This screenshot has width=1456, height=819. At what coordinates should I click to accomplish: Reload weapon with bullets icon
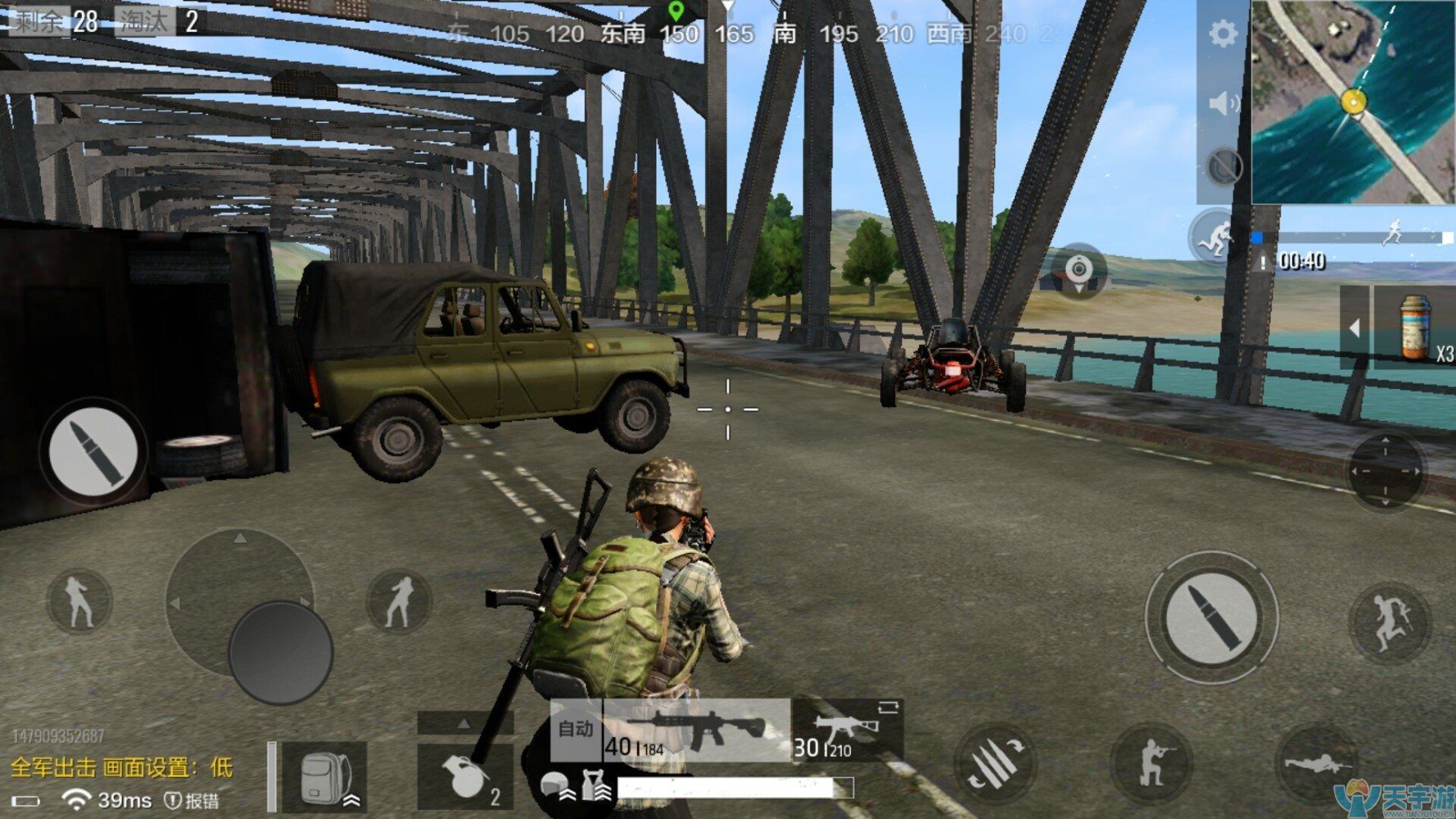click(x=995, y=763)
